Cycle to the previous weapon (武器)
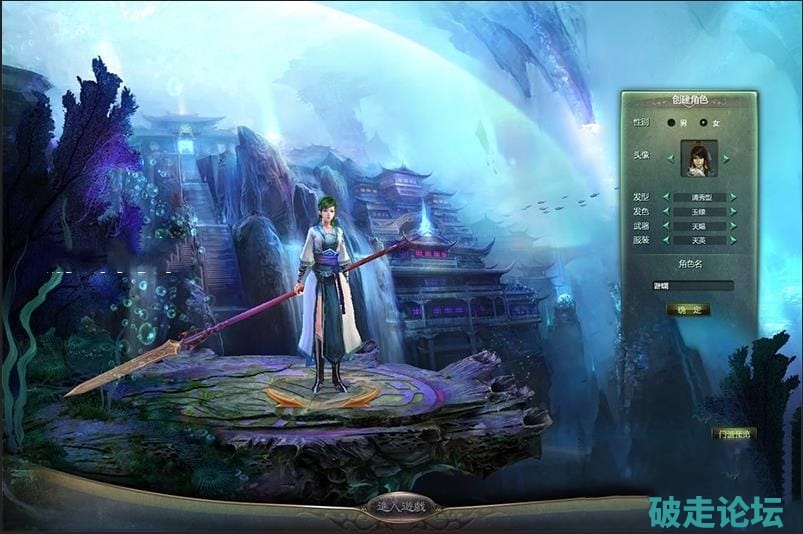 point(667,227)
